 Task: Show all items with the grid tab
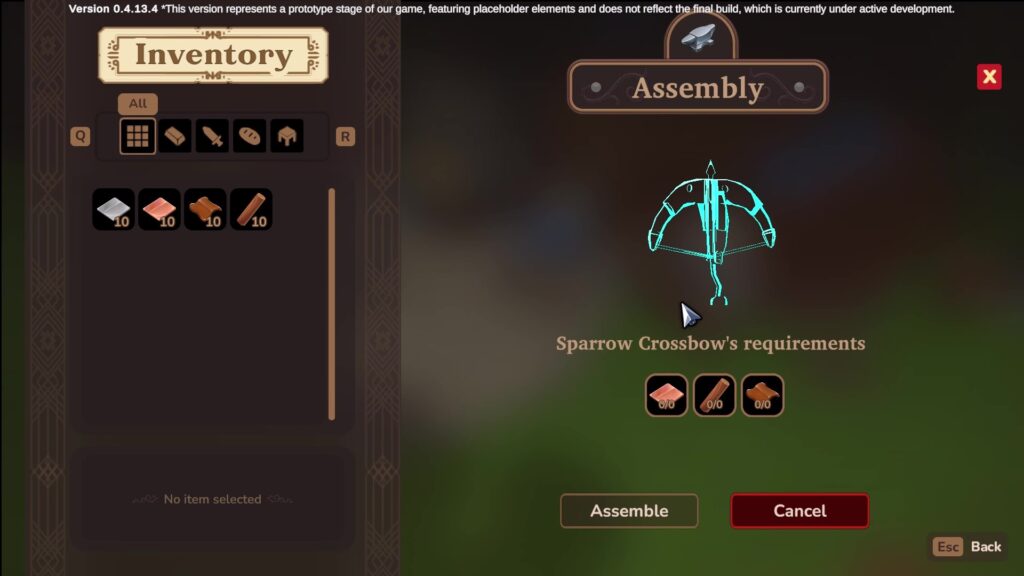(138, 136)
